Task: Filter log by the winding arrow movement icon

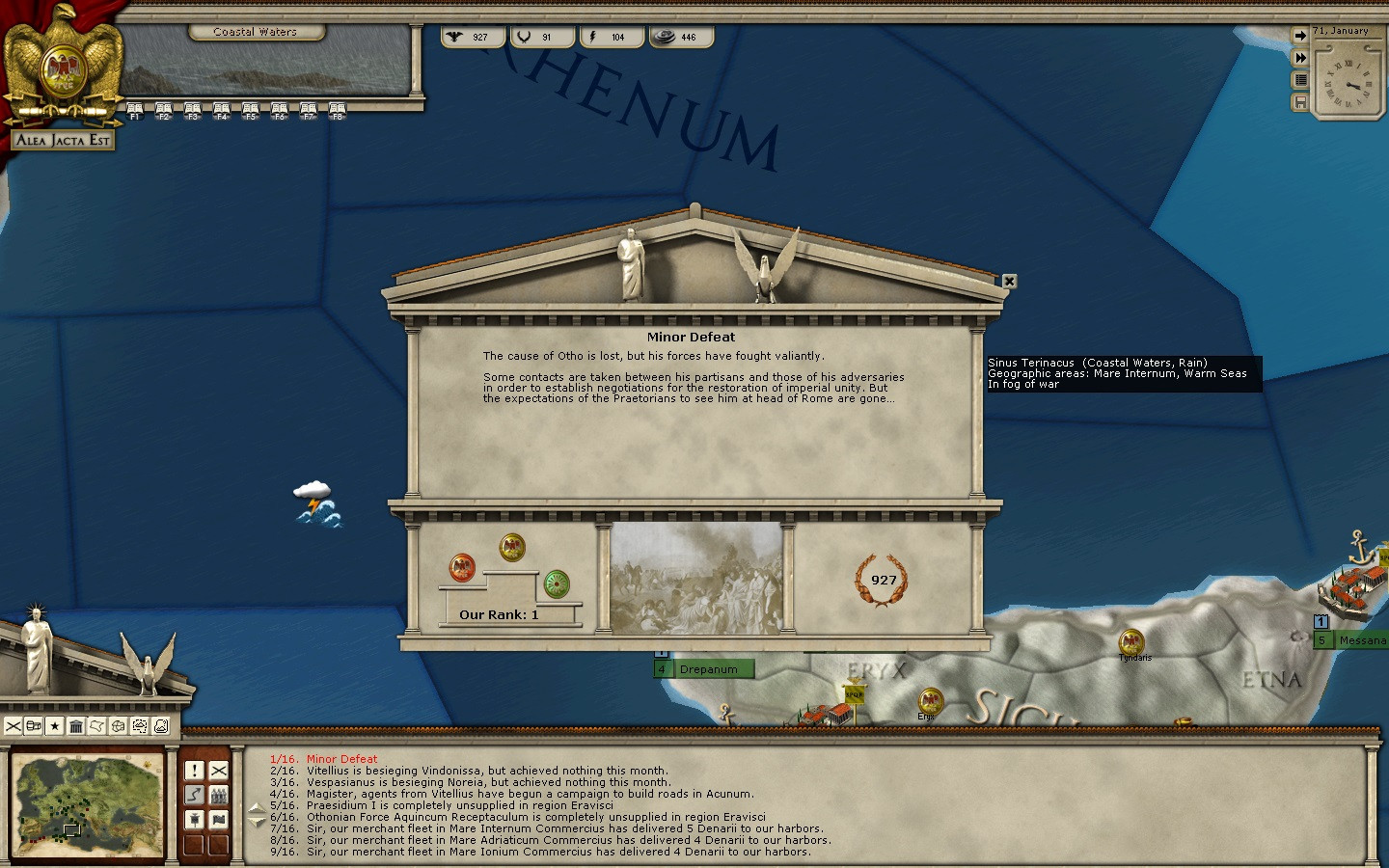Action: 194,796
